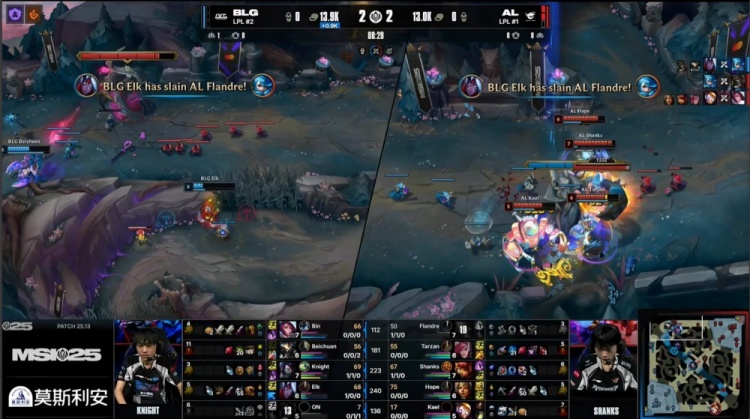Open the Knight player camera feed
The width and height of the screenshot is (750, 419).
point(148,366)
